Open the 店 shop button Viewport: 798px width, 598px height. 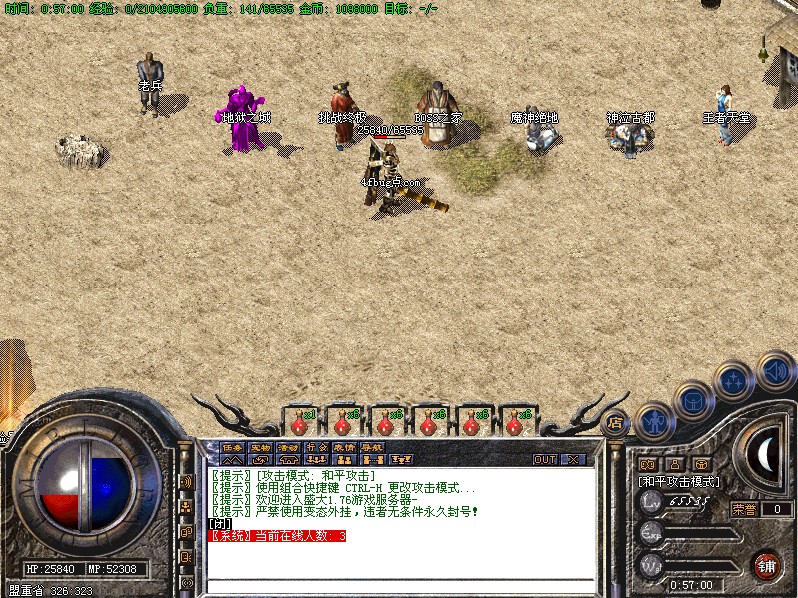click(x=617, y=422)
